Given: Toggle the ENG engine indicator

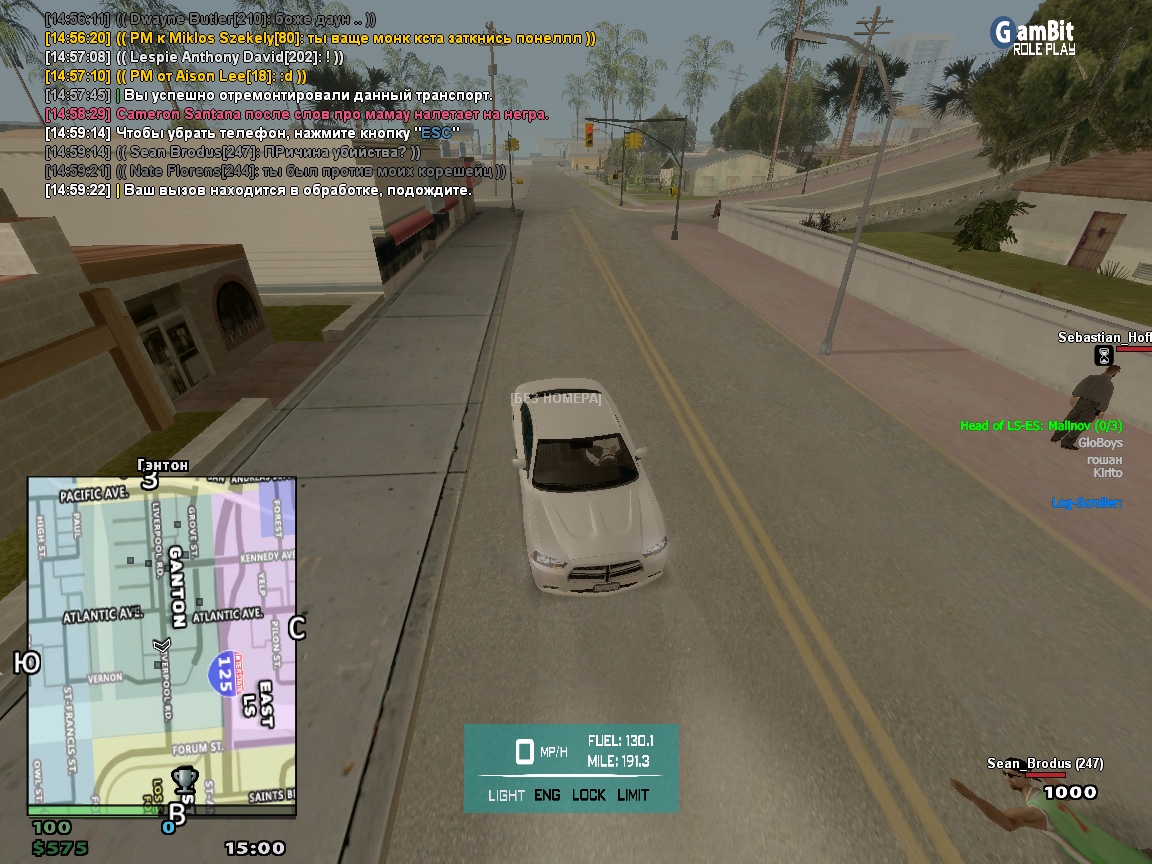Looking at the screenshot, I should point(547,795).
